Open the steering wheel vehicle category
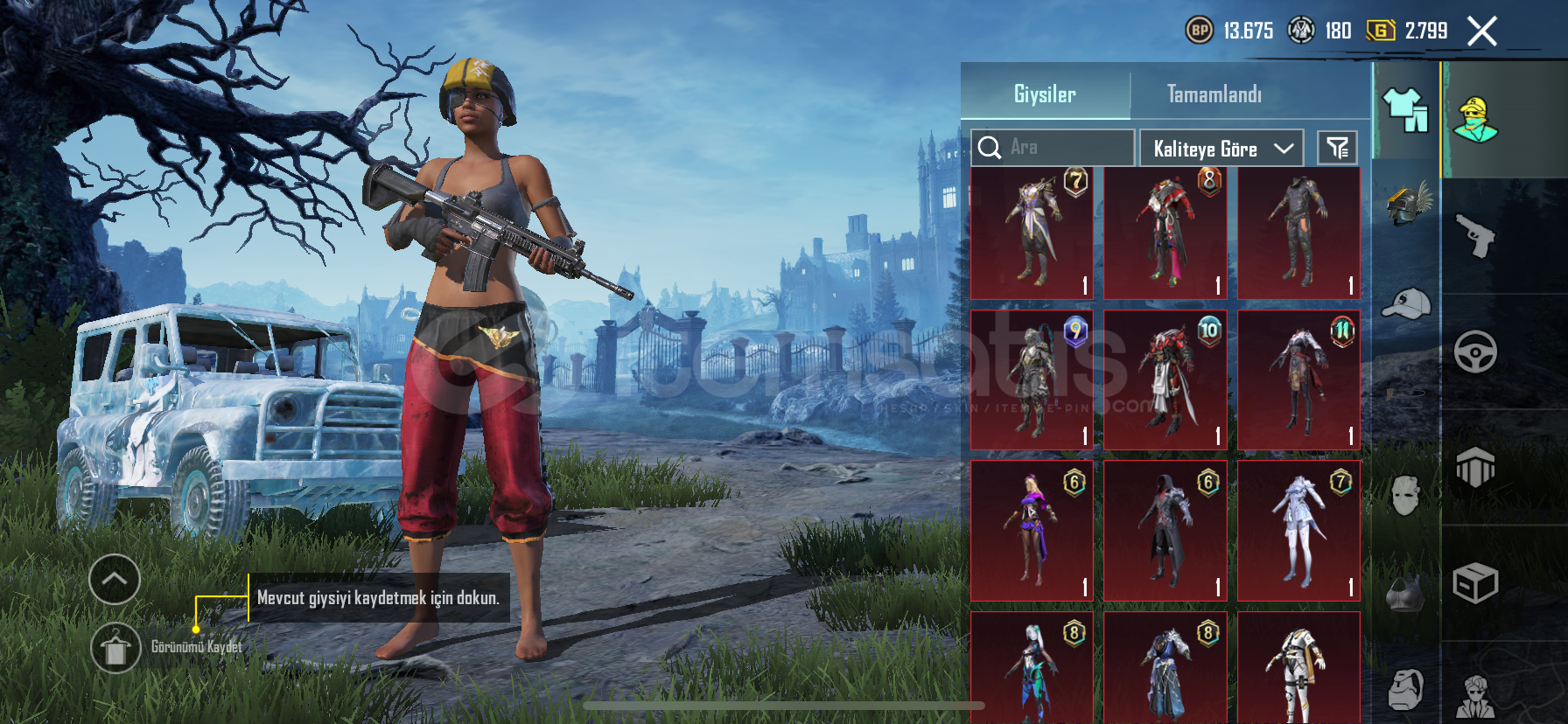Screen dimensions: 1568x724 pos(1475,352)
